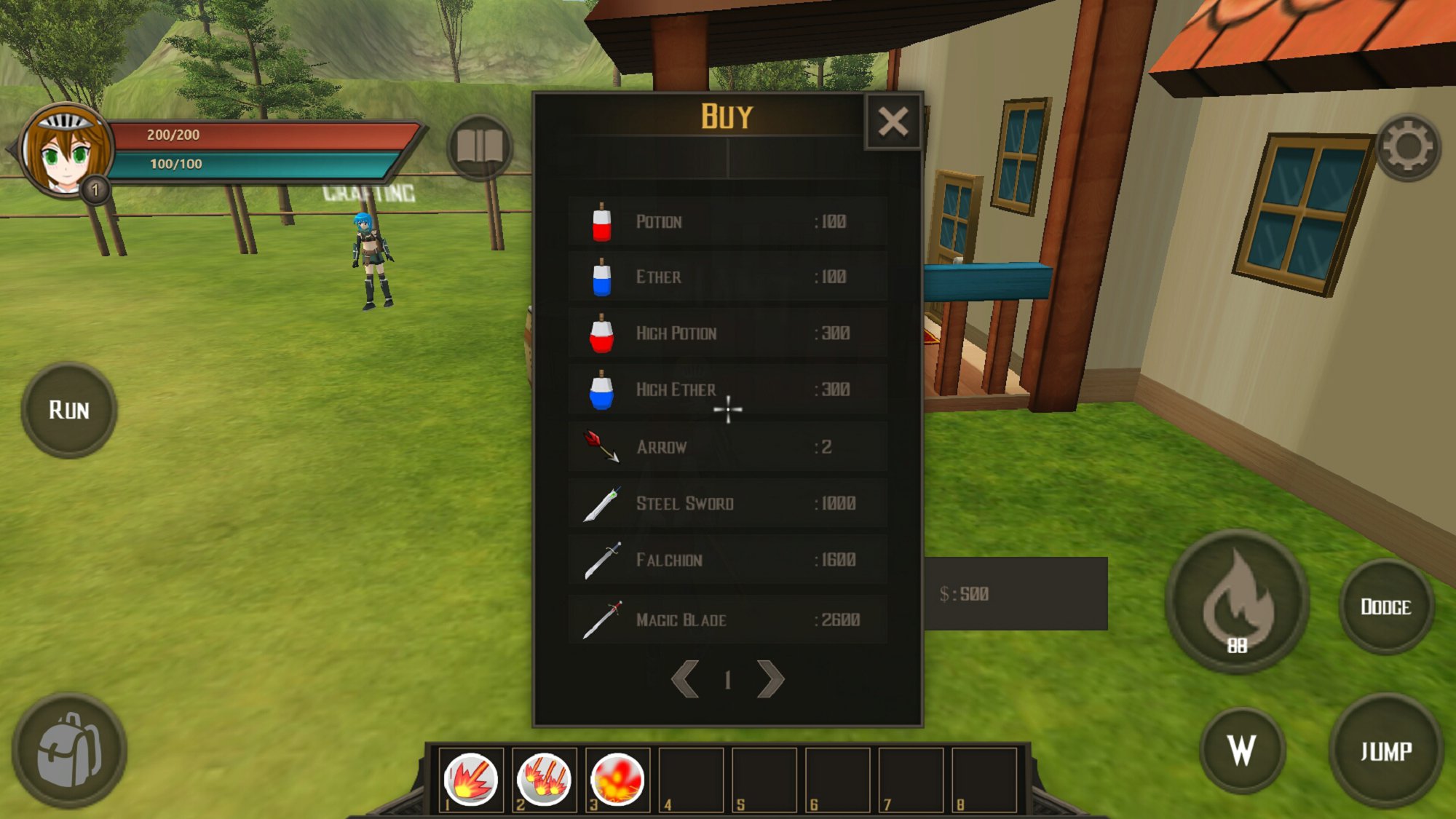Go to the next shop page

[770, 679]
